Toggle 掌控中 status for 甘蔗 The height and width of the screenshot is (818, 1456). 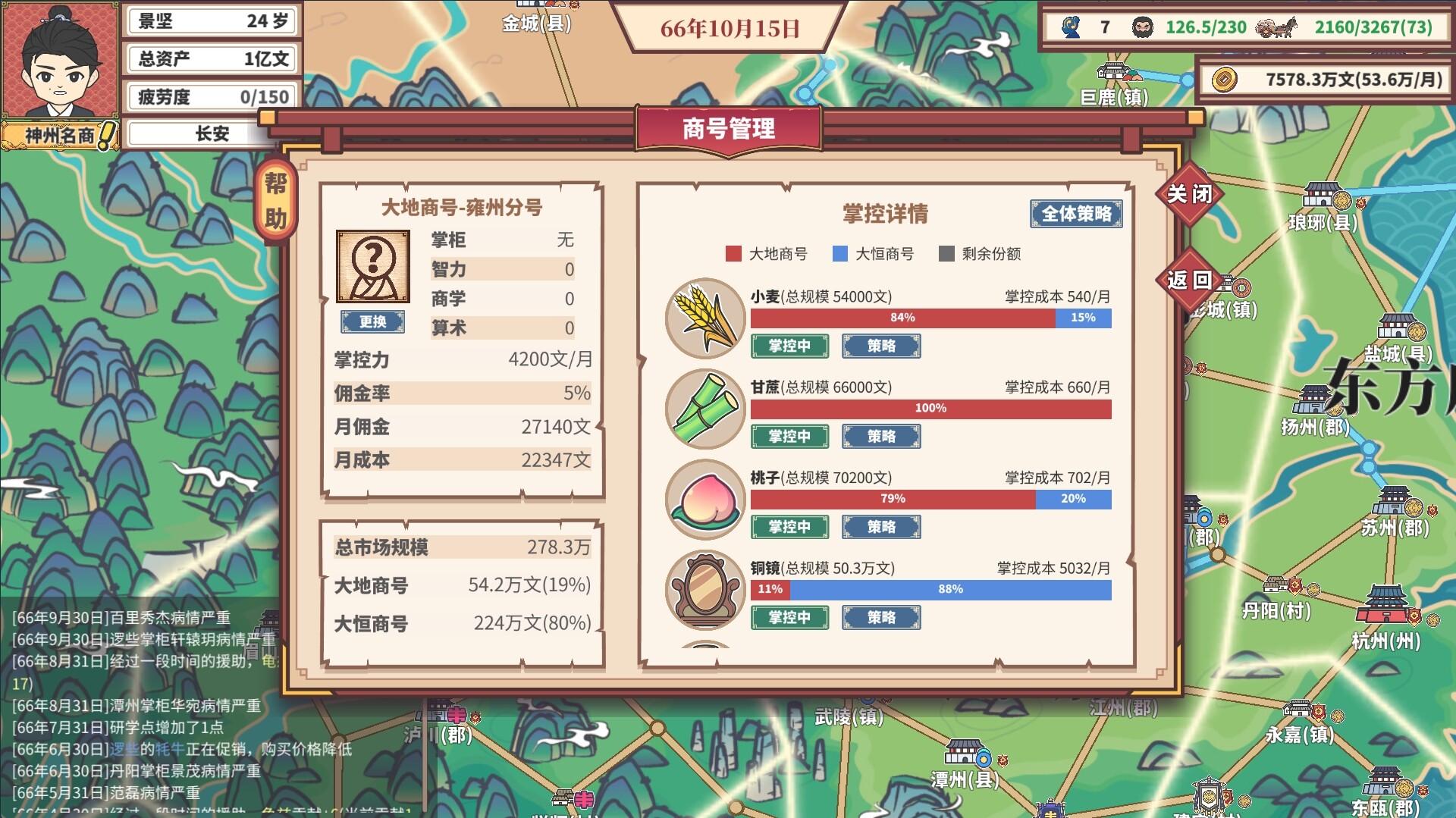pos(789,436)
